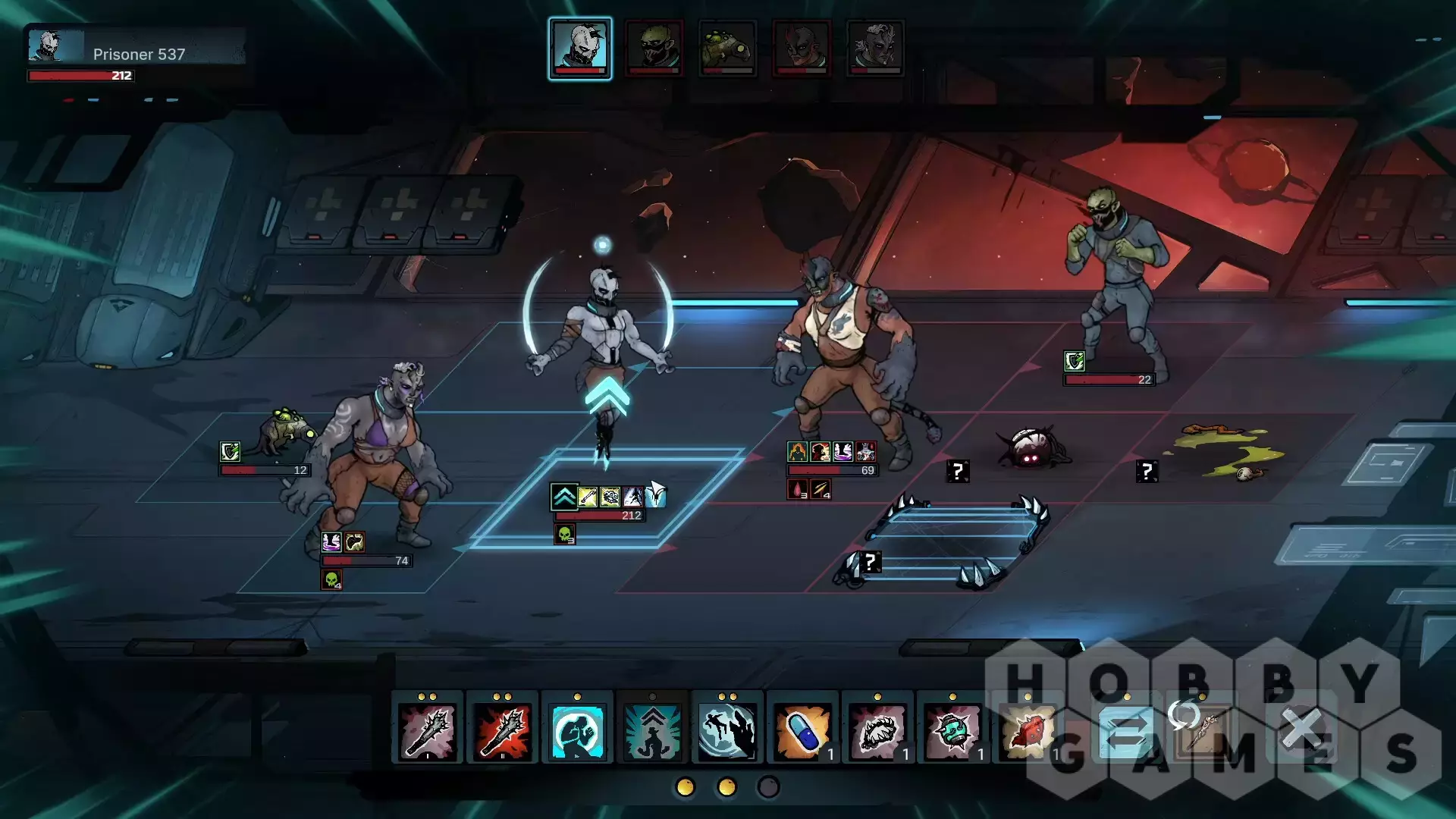Click the X skip-turn button
Screen dimensions: 1456x819
point(1301,730)
